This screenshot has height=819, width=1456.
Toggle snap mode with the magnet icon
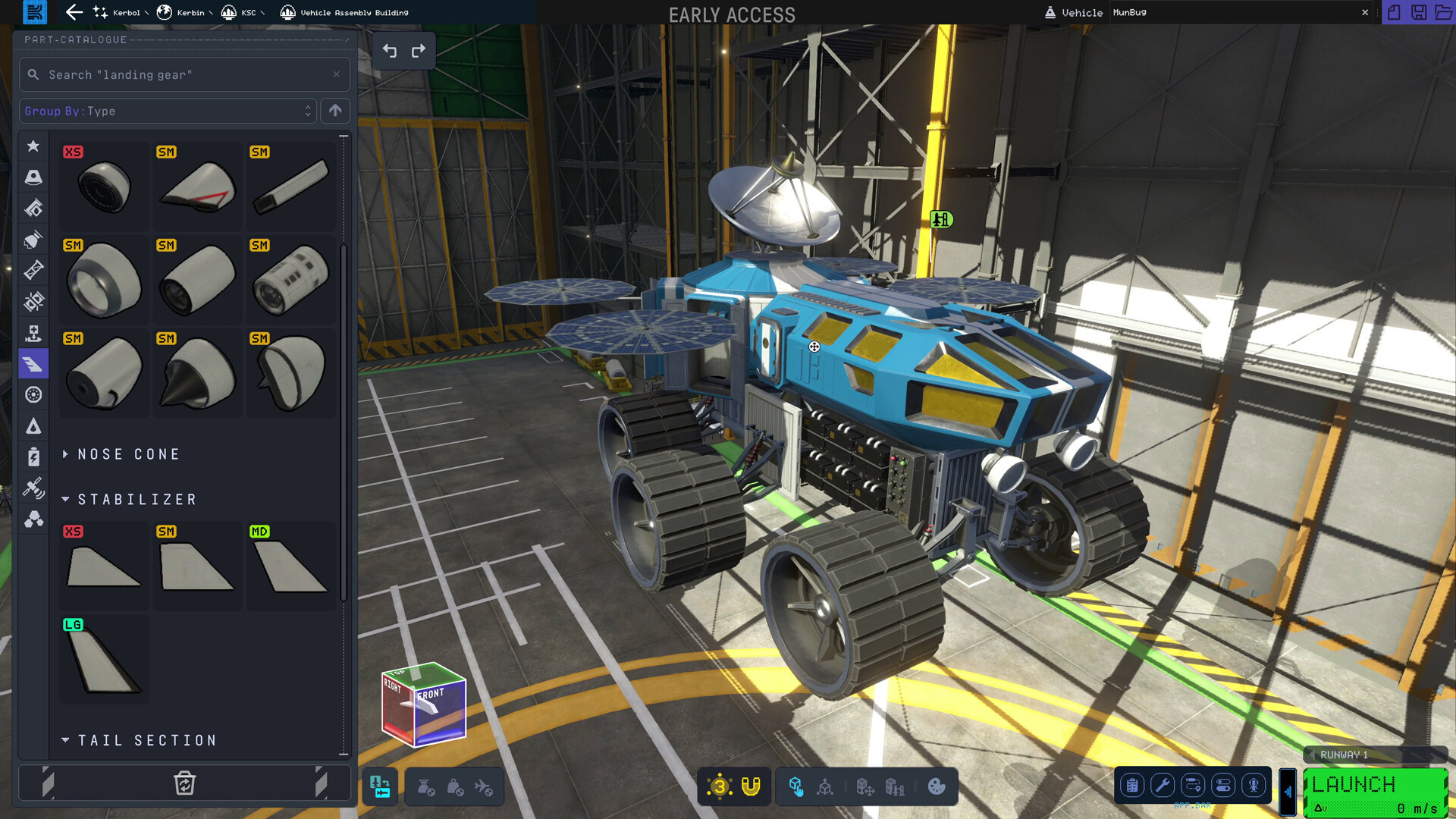tap(751, 786)
